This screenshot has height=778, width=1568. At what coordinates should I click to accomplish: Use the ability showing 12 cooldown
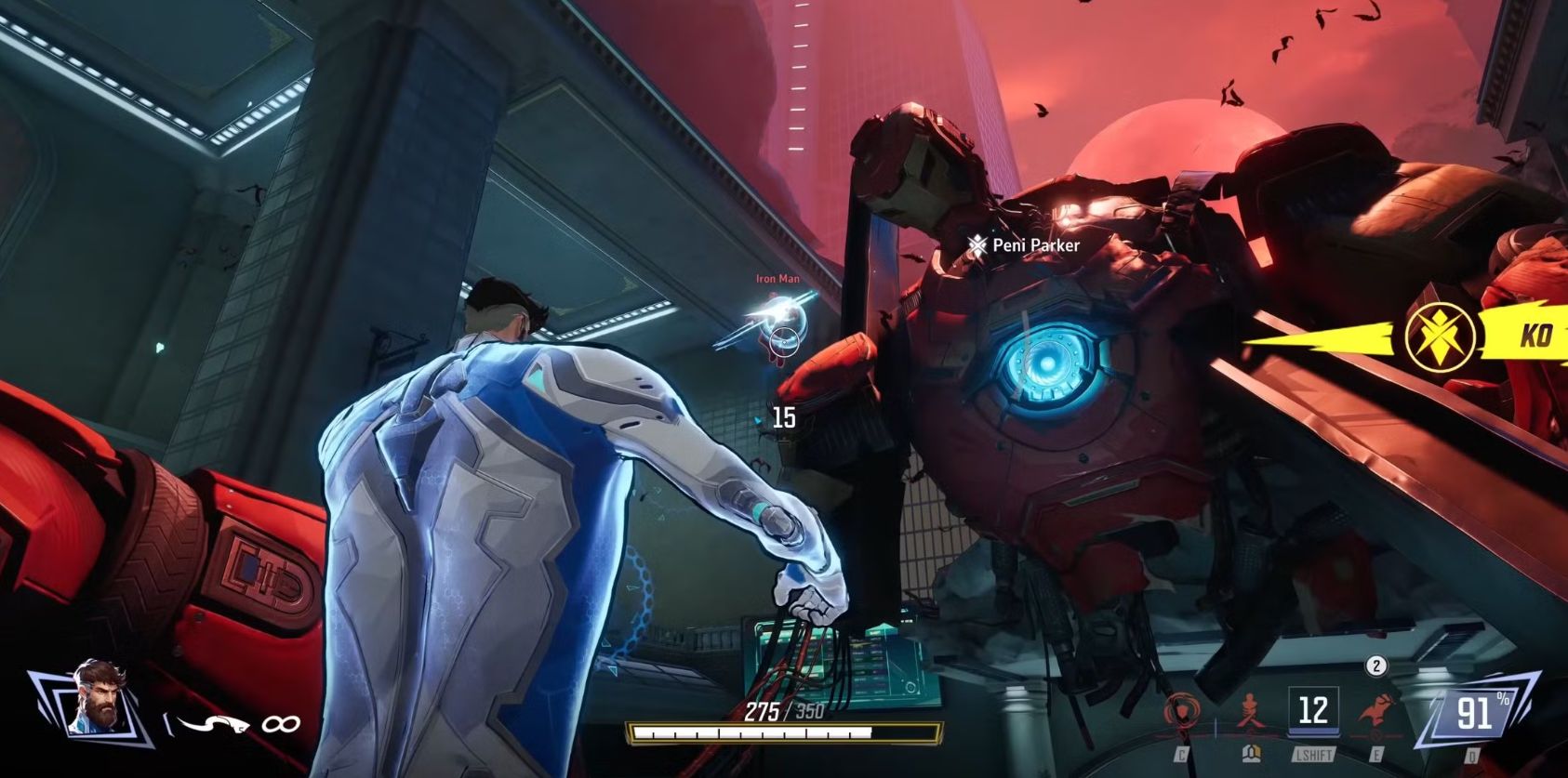[x=1313, y=711]
